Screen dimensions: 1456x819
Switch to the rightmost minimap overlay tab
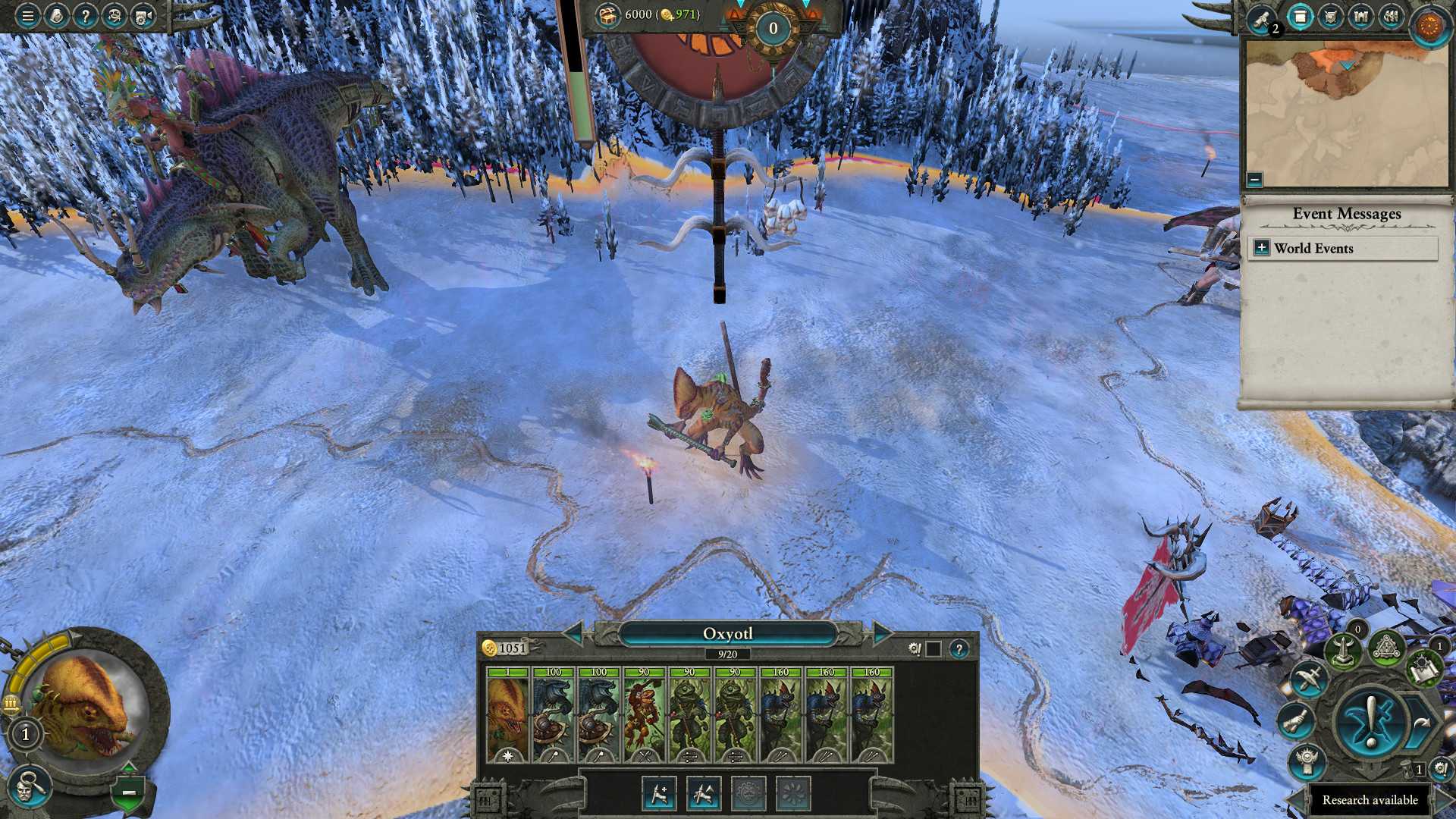(1390, 17)
